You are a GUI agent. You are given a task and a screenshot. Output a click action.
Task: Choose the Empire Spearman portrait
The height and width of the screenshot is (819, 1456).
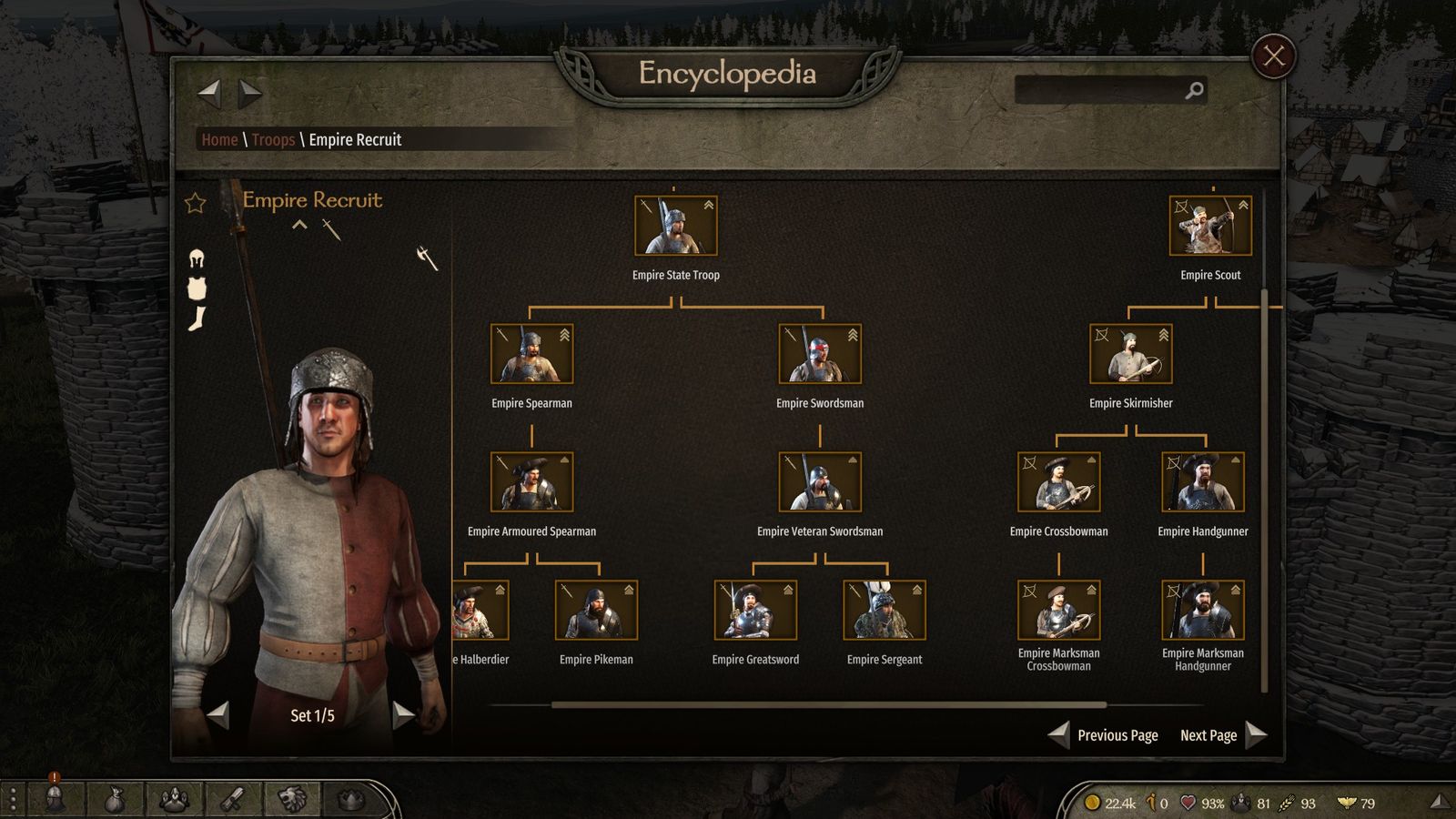point(531,354)
